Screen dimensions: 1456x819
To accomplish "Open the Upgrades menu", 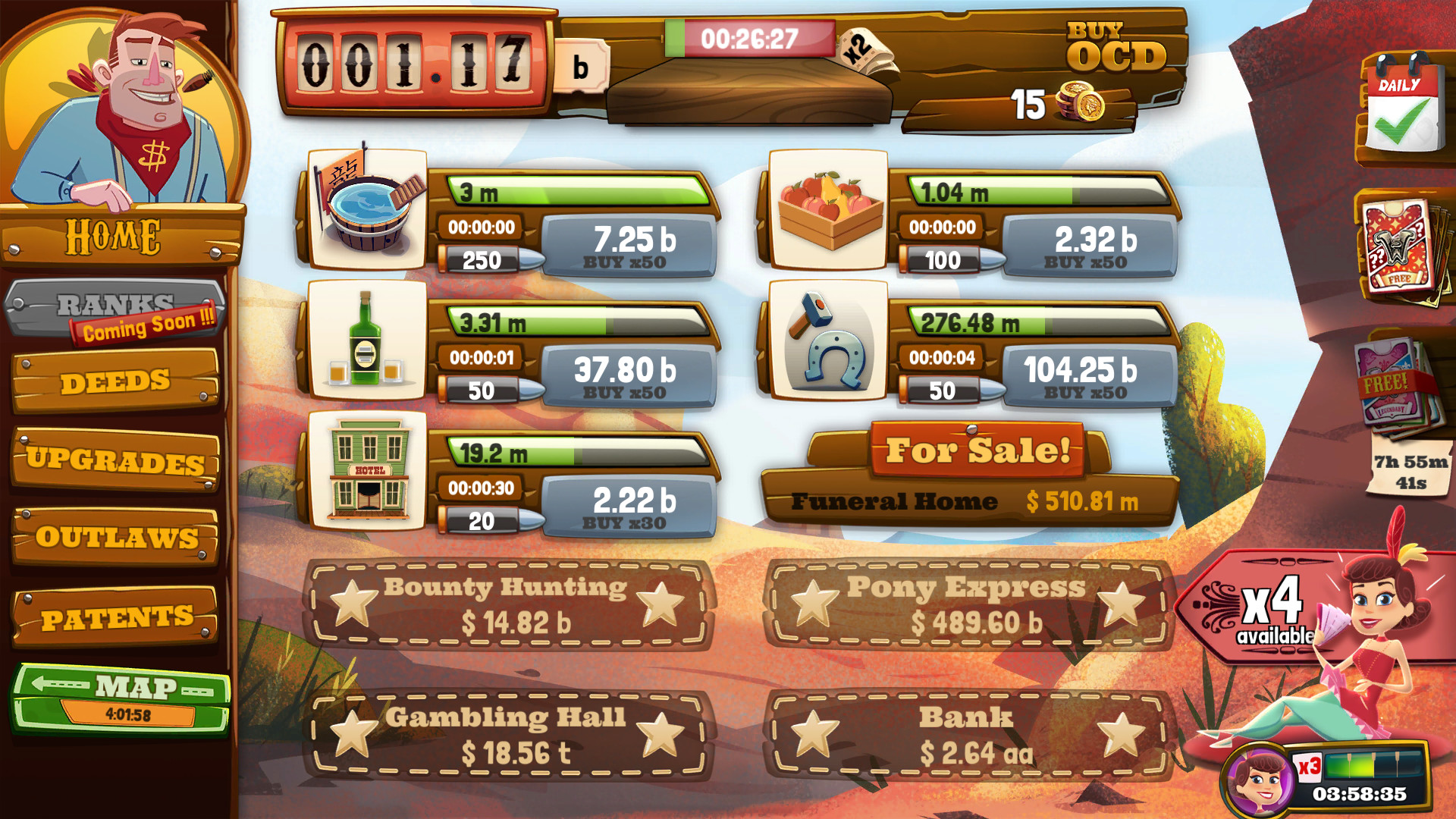I will click(115, 460).
